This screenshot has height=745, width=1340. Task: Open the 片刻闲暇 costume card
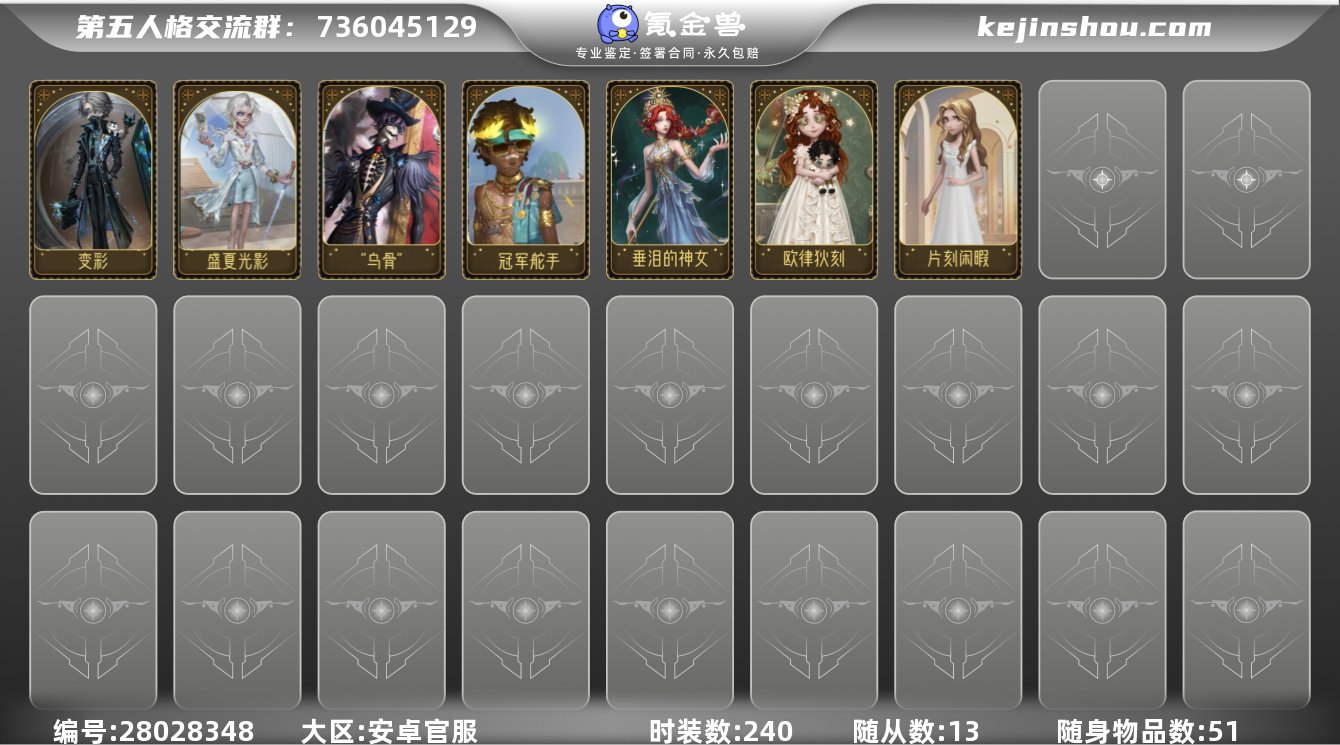click(x=955, y=178)
